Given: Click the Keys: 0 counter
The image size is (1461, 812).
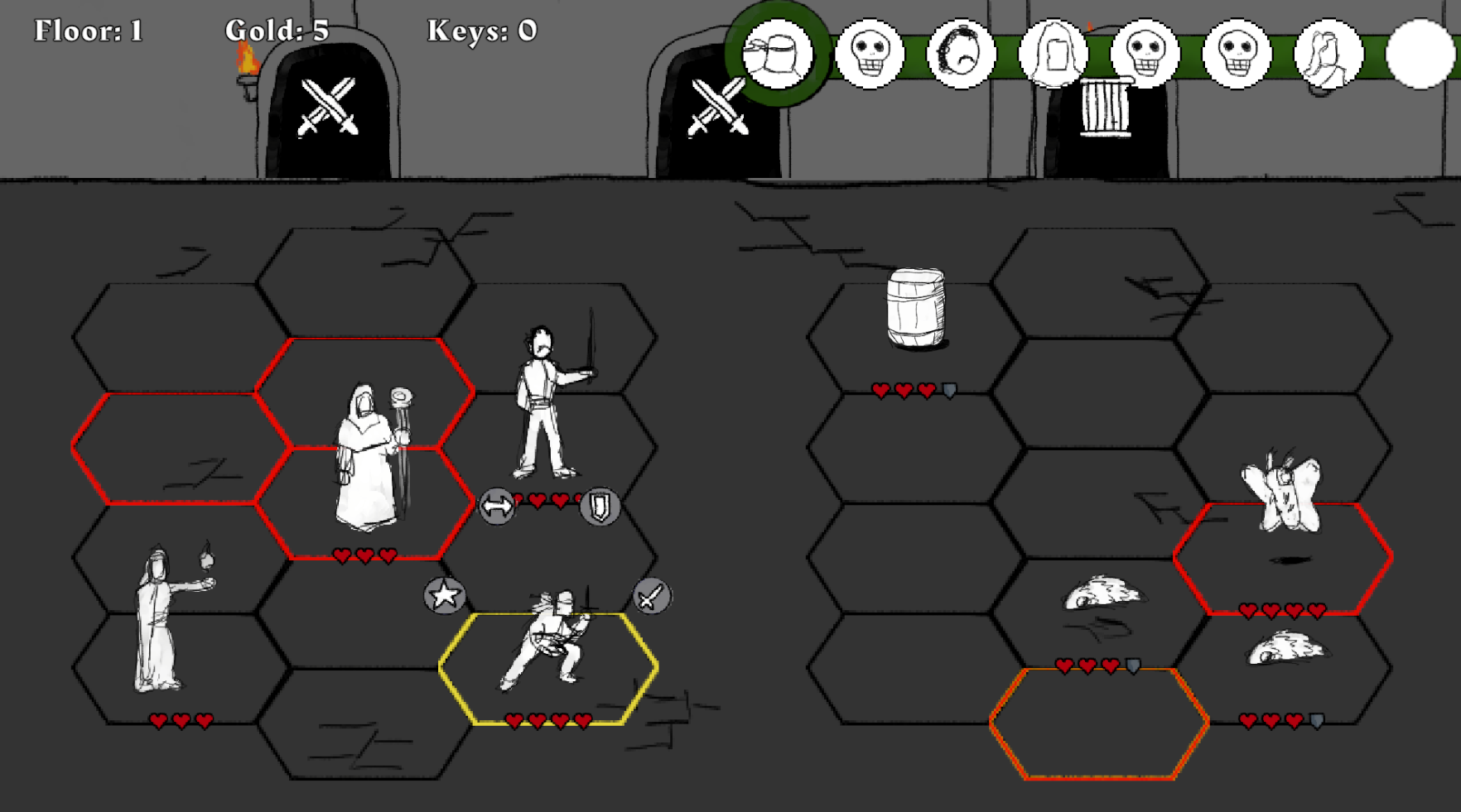Looking at the screenshot, I should (x=479, y=31).
